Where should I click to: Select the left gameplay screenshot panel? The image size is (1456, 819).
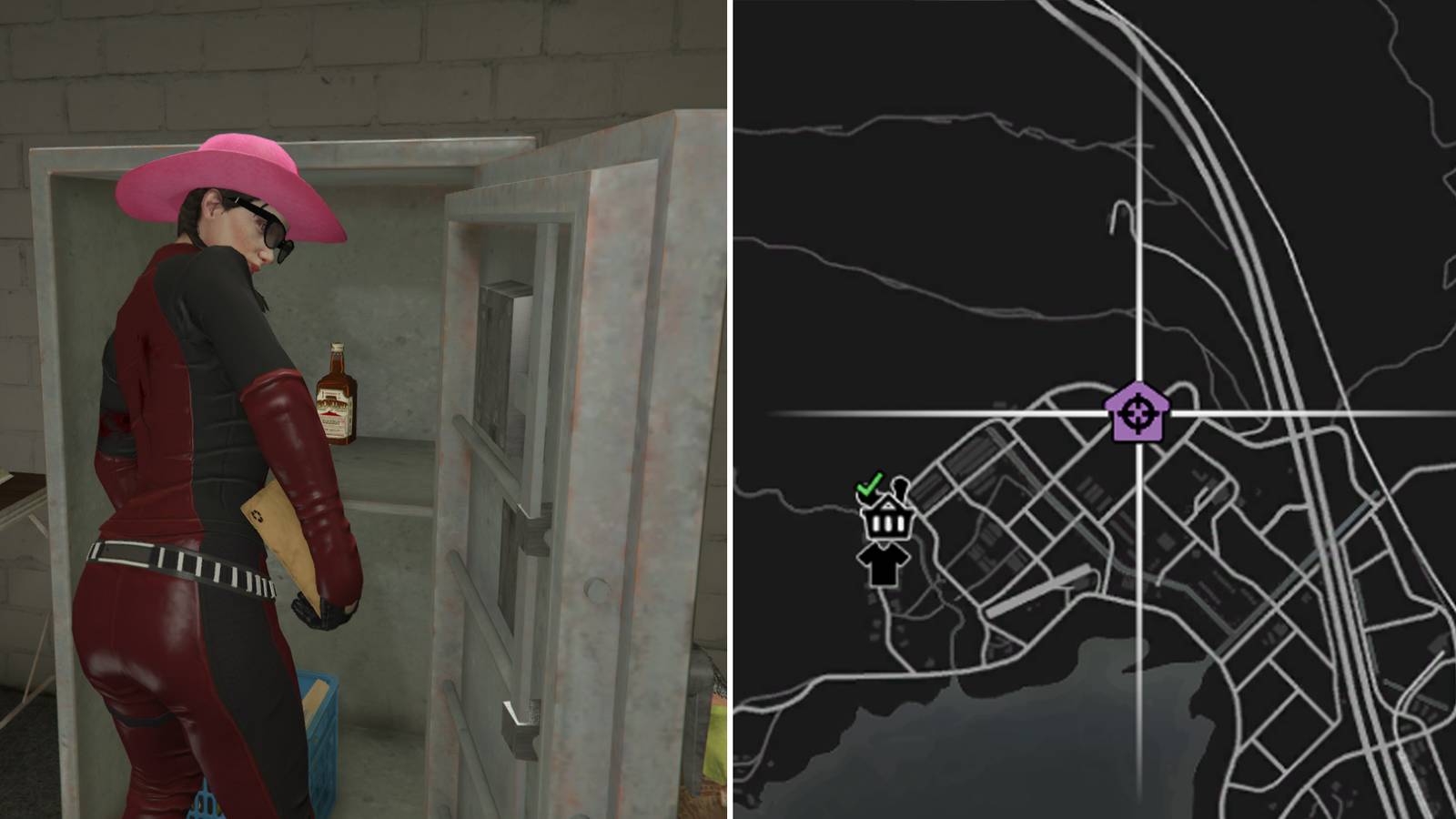click(364, 409)
